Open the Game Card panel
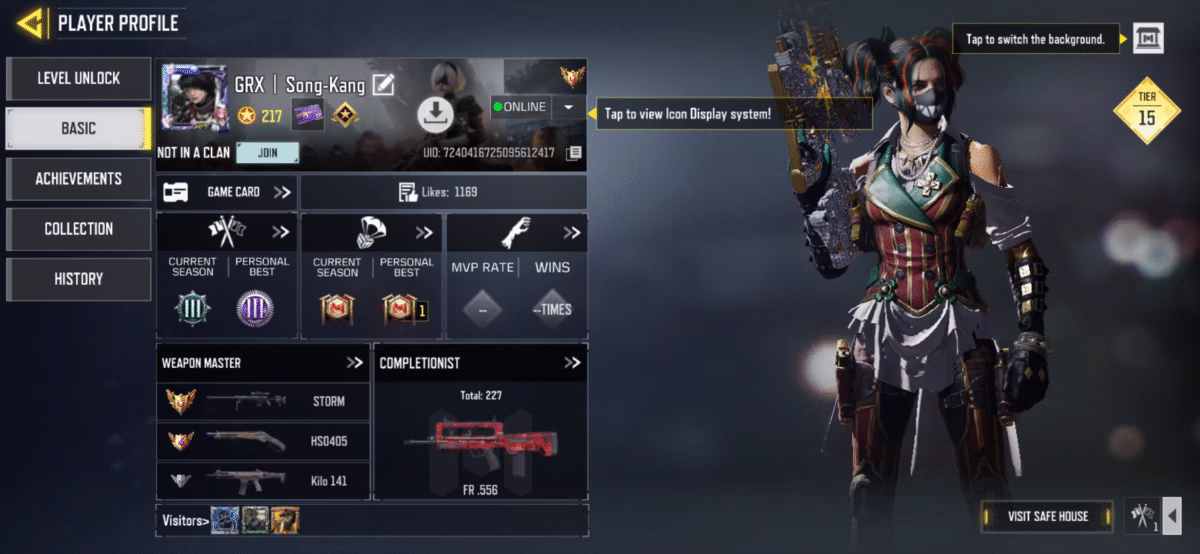Viewport: 1200px width, 554px height. (227, 192)
